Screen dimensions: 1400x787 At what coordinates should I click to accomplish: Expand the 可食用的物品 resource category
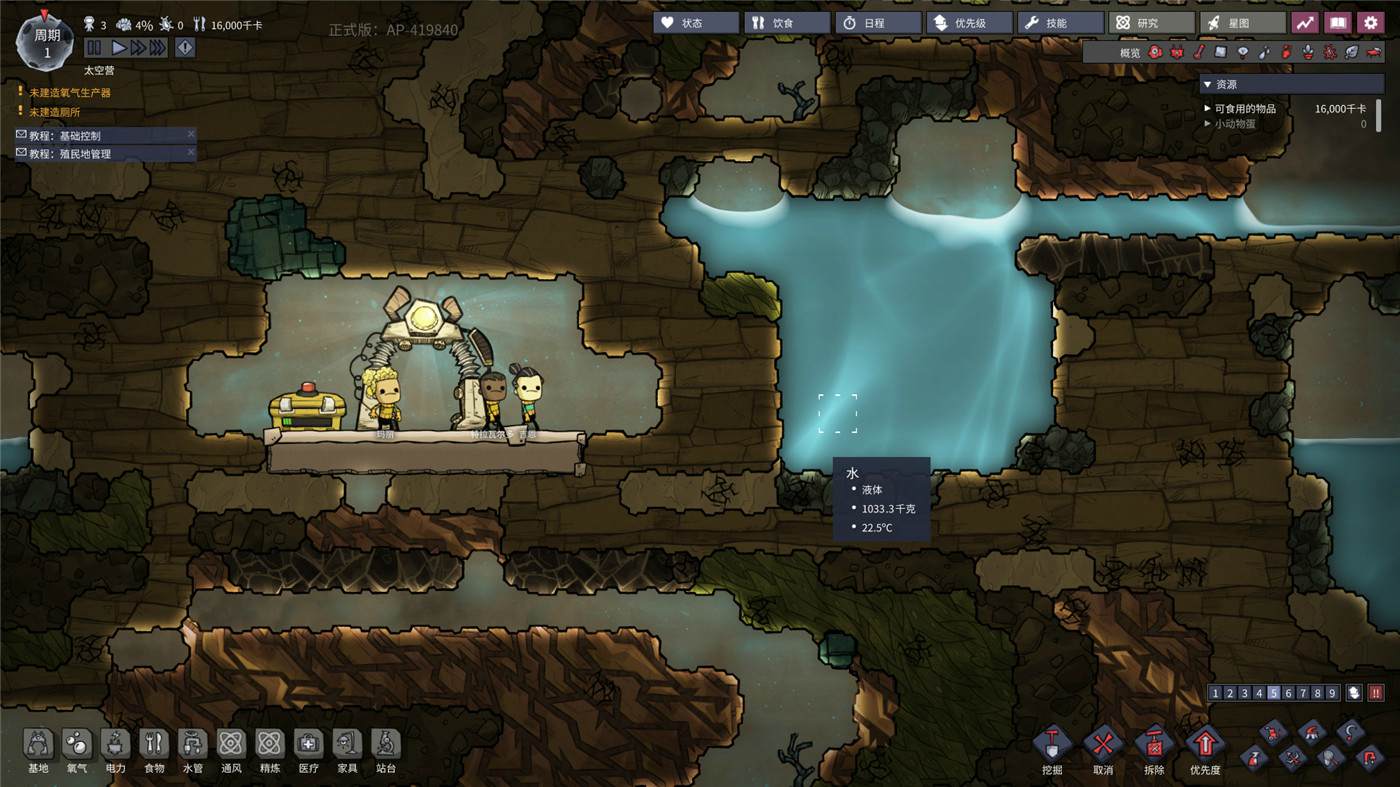[x=1207, y=108]
